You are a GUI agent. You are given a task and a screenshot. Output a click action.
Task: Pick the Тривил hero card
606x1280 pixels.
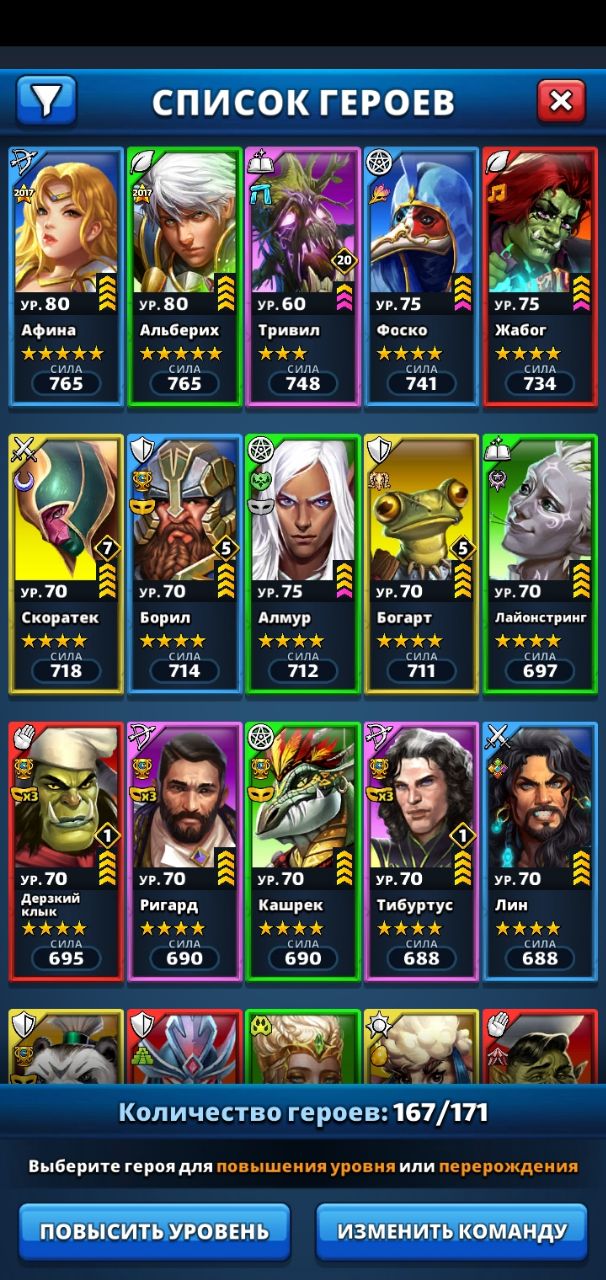coord(303,275)
